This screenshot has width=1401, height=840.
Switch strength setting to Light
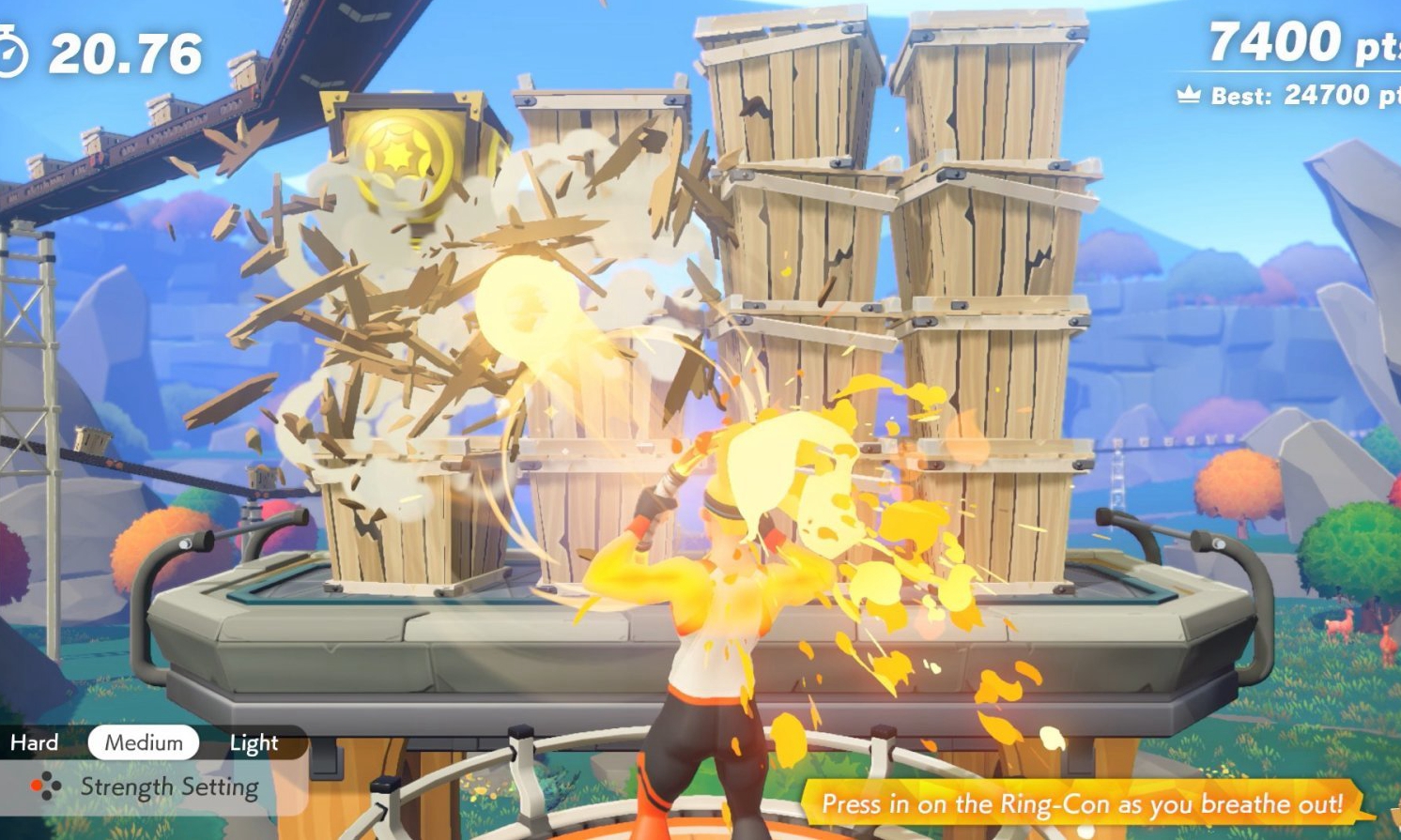point(254,743)
